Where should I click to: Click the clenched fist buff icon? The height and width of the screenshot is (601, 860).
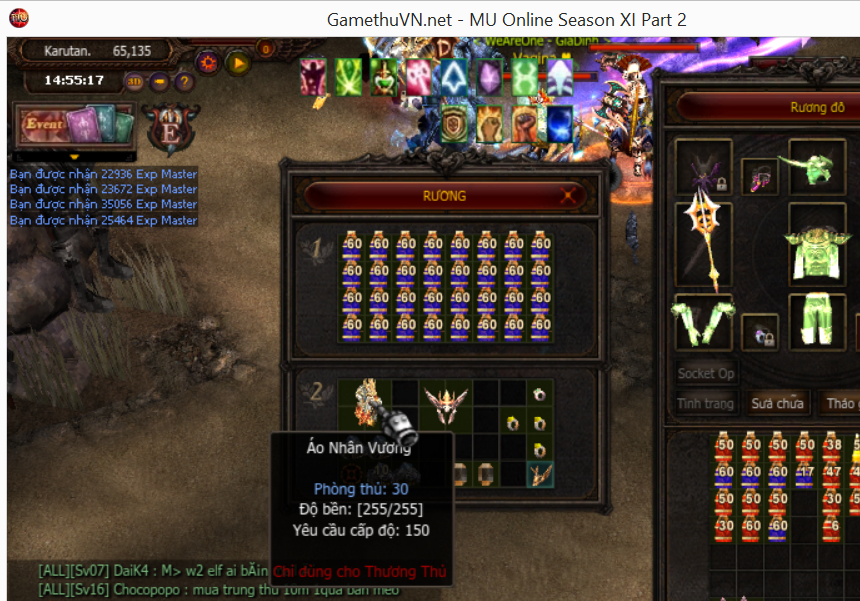click(489, 124)
